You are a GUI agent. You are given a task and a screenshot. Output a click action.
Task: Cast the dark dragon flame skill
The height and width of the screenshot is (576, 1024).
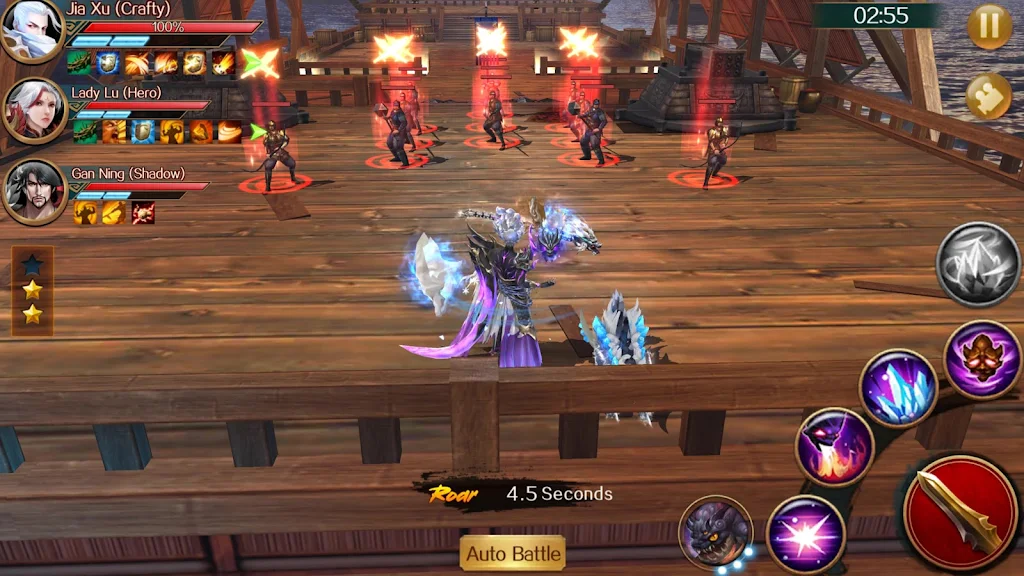[835, 447]
